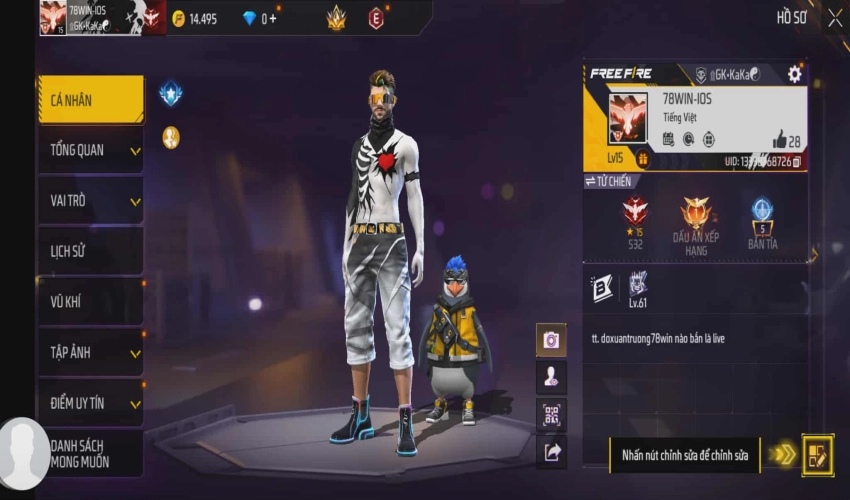Share the profile with arrow icon
This screenshot has width=850, height=500.
(x=551, y=452)
